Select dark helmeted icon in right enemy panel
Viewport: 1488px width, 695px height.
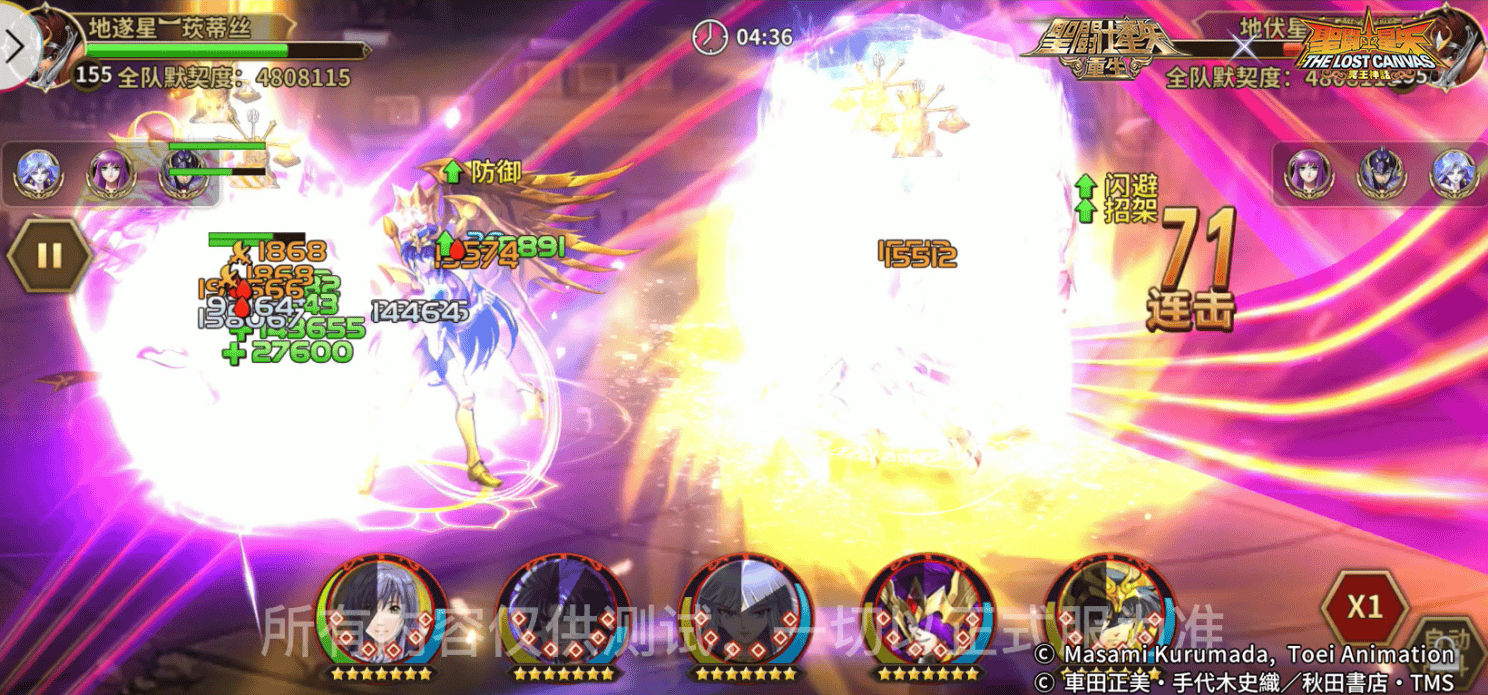pos(1380,174)
